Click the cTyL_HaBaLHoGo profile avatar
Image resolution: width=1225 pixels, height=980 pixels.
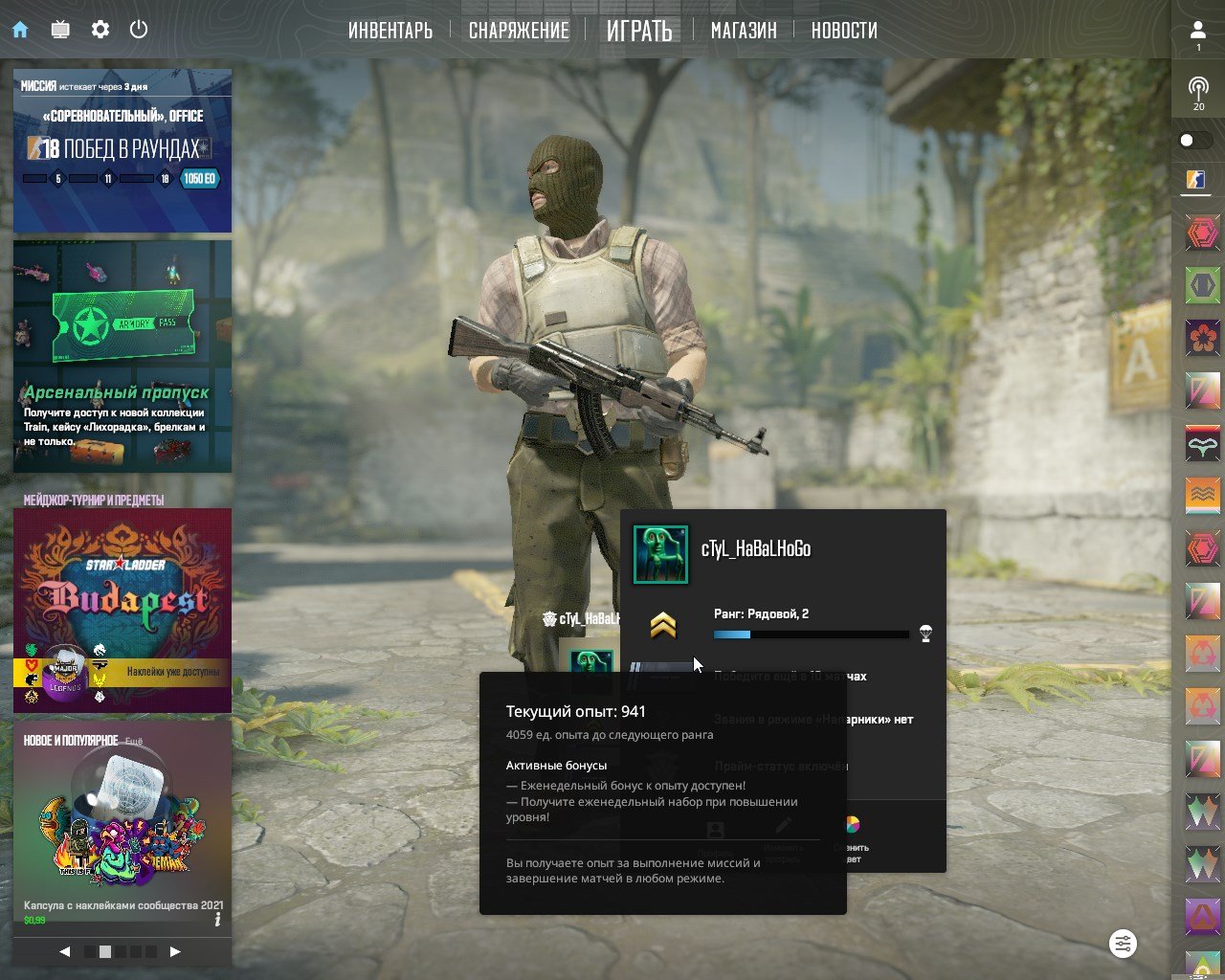(x=660, y=554)
